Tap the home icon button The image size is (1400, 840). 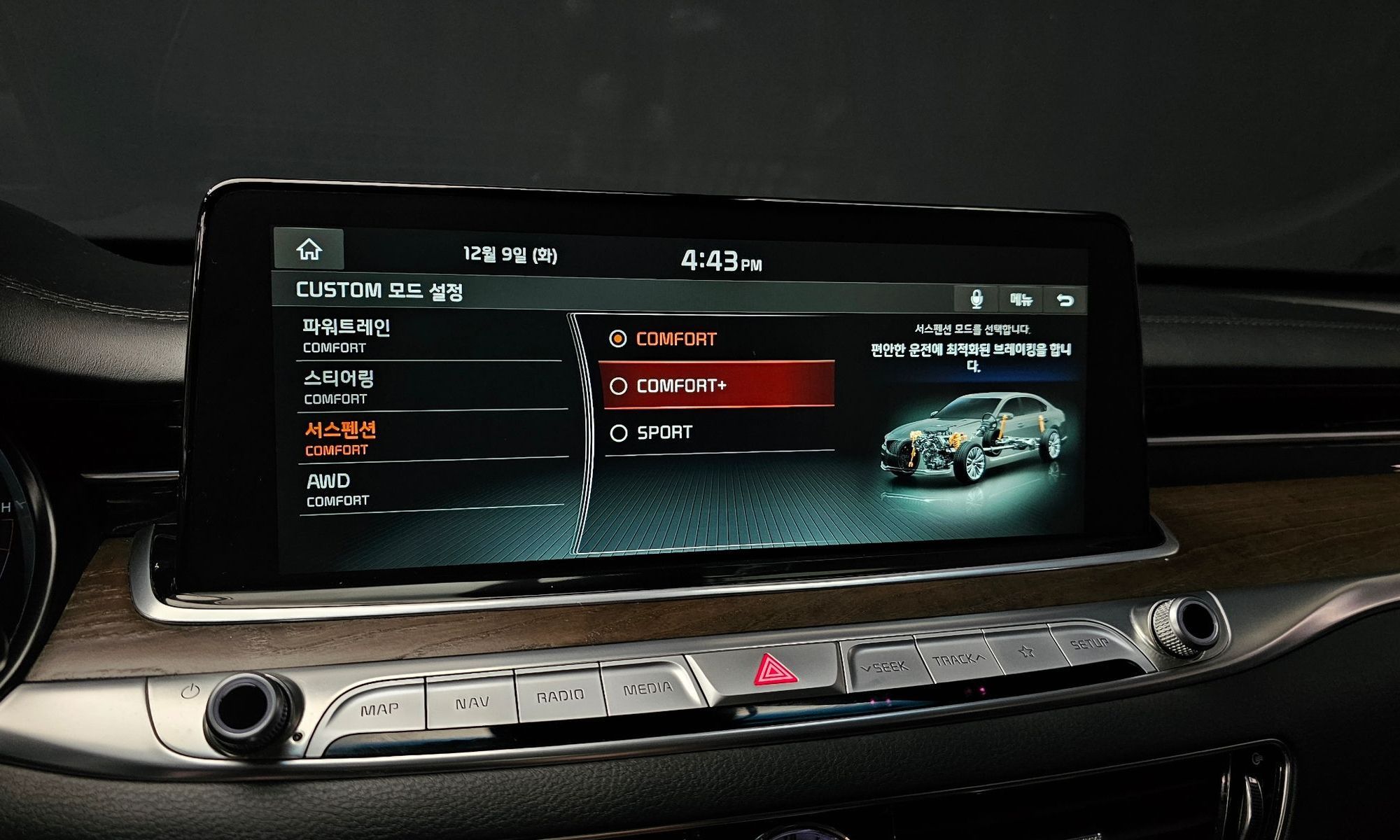point(309,250)
